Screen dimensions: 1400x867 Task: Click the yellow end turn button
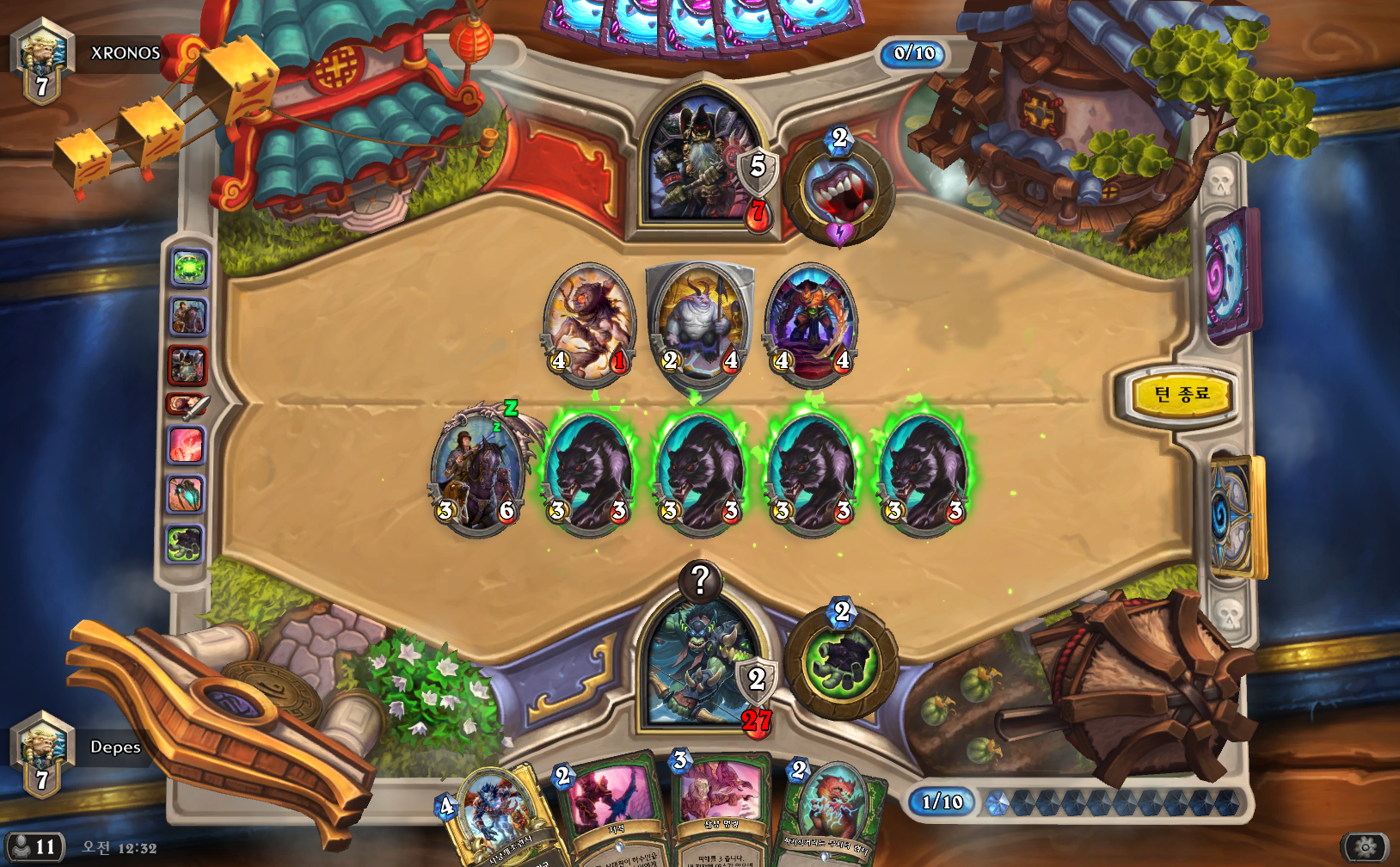coord(1180,395)
